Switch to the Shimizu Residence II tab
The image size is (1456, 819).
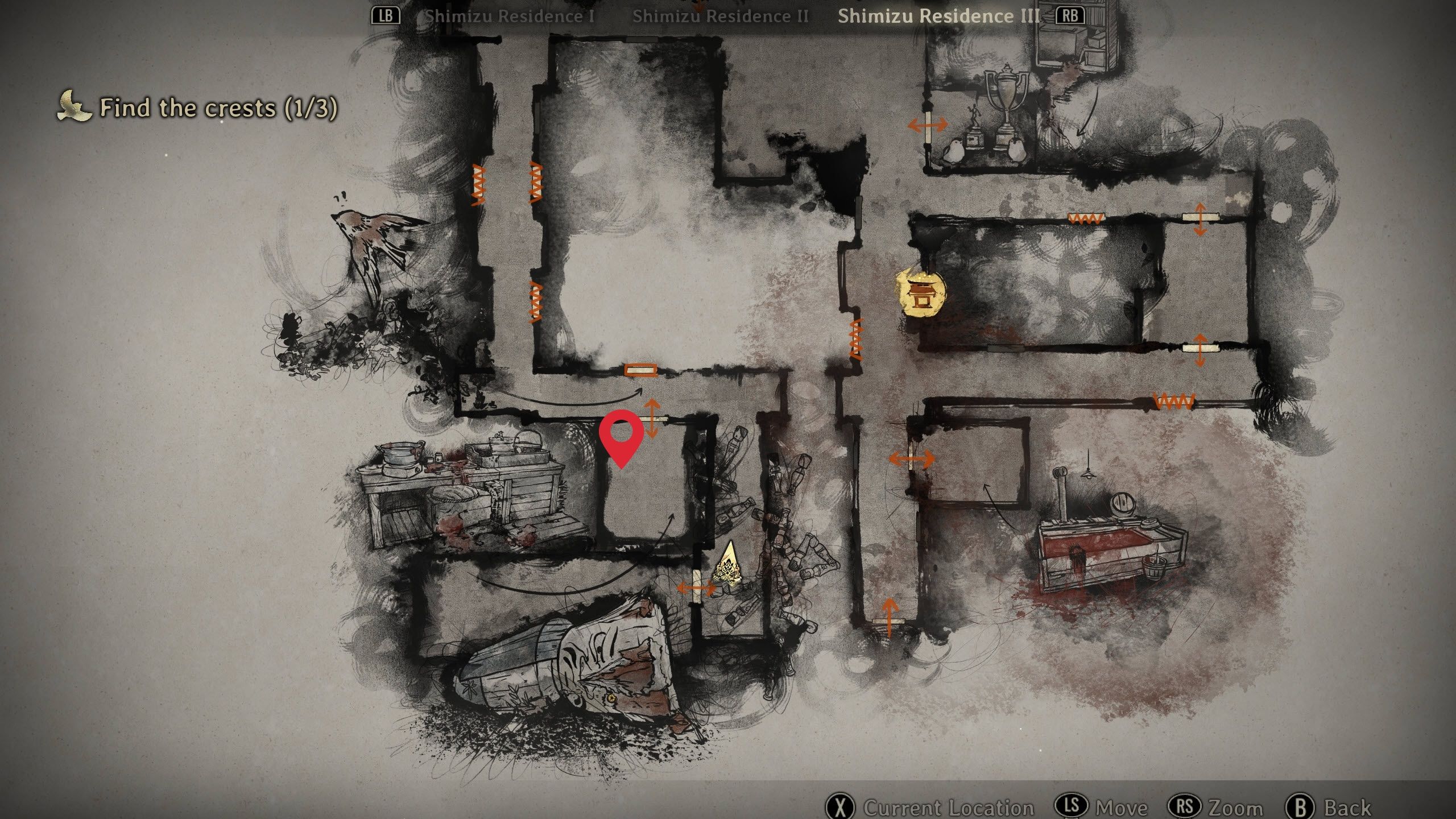click(x=720, y=16)
